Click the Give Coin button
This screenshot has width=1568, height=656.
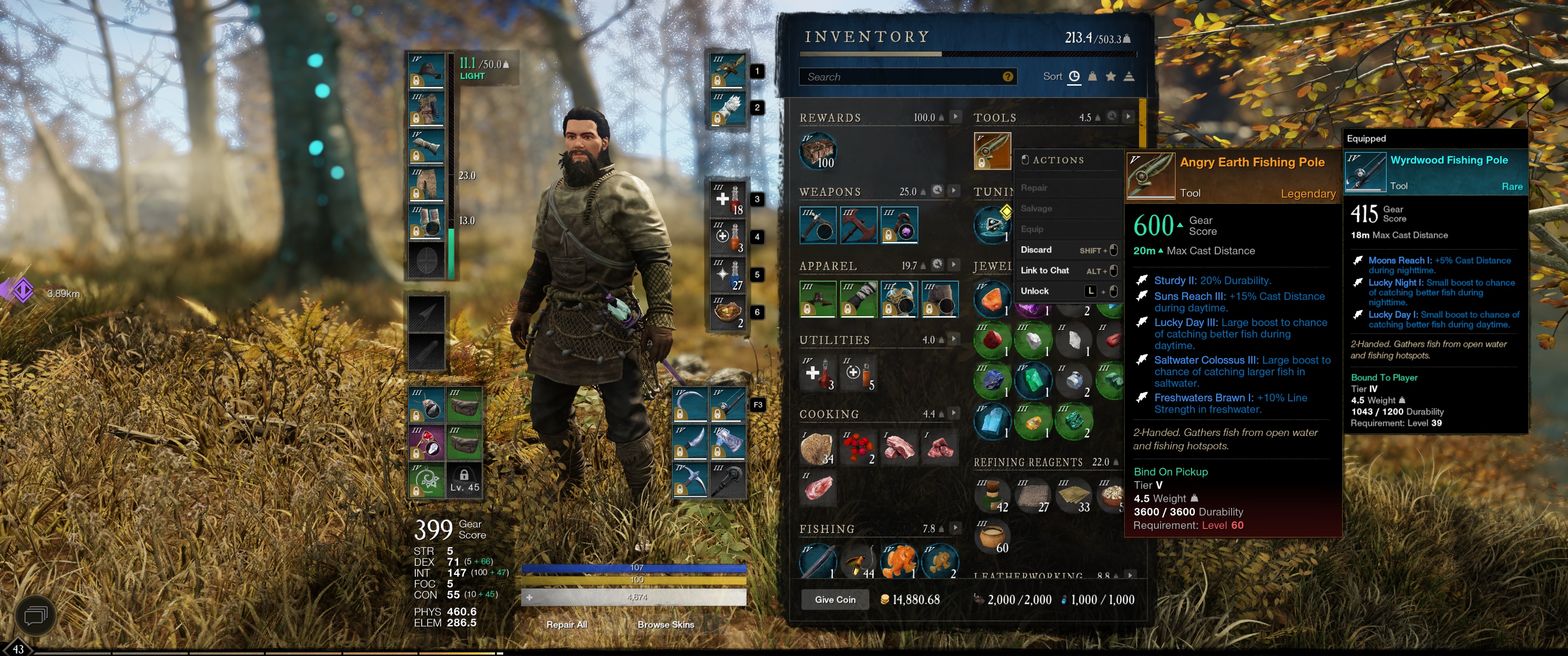point(835,600)
